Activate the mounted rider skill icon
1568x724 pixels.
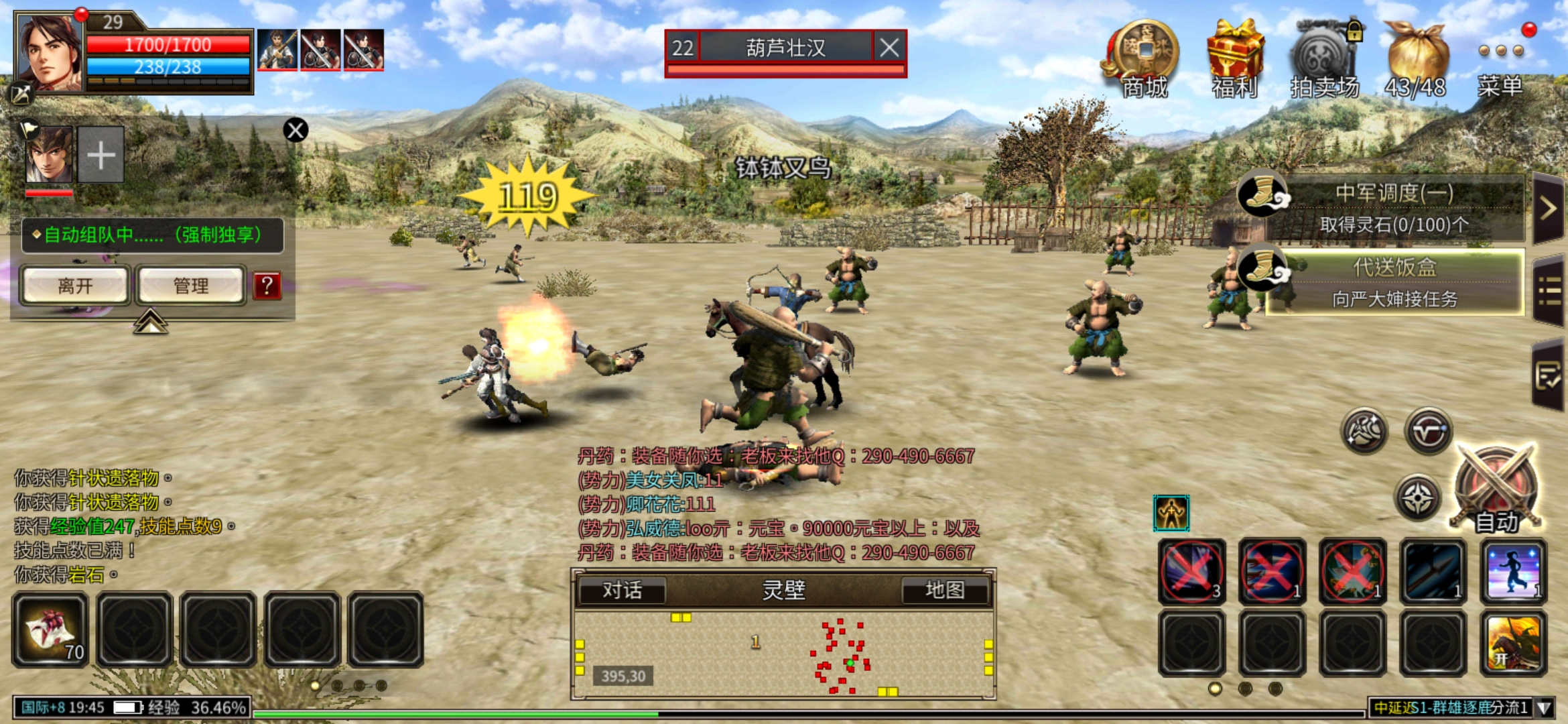(1513, 644)
